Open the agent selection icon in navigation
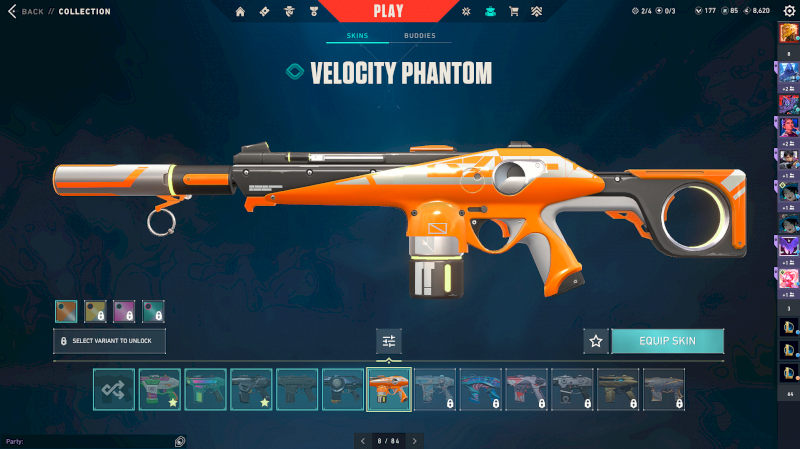The width and height of the screenshot is (800, 449). point(291,12)
